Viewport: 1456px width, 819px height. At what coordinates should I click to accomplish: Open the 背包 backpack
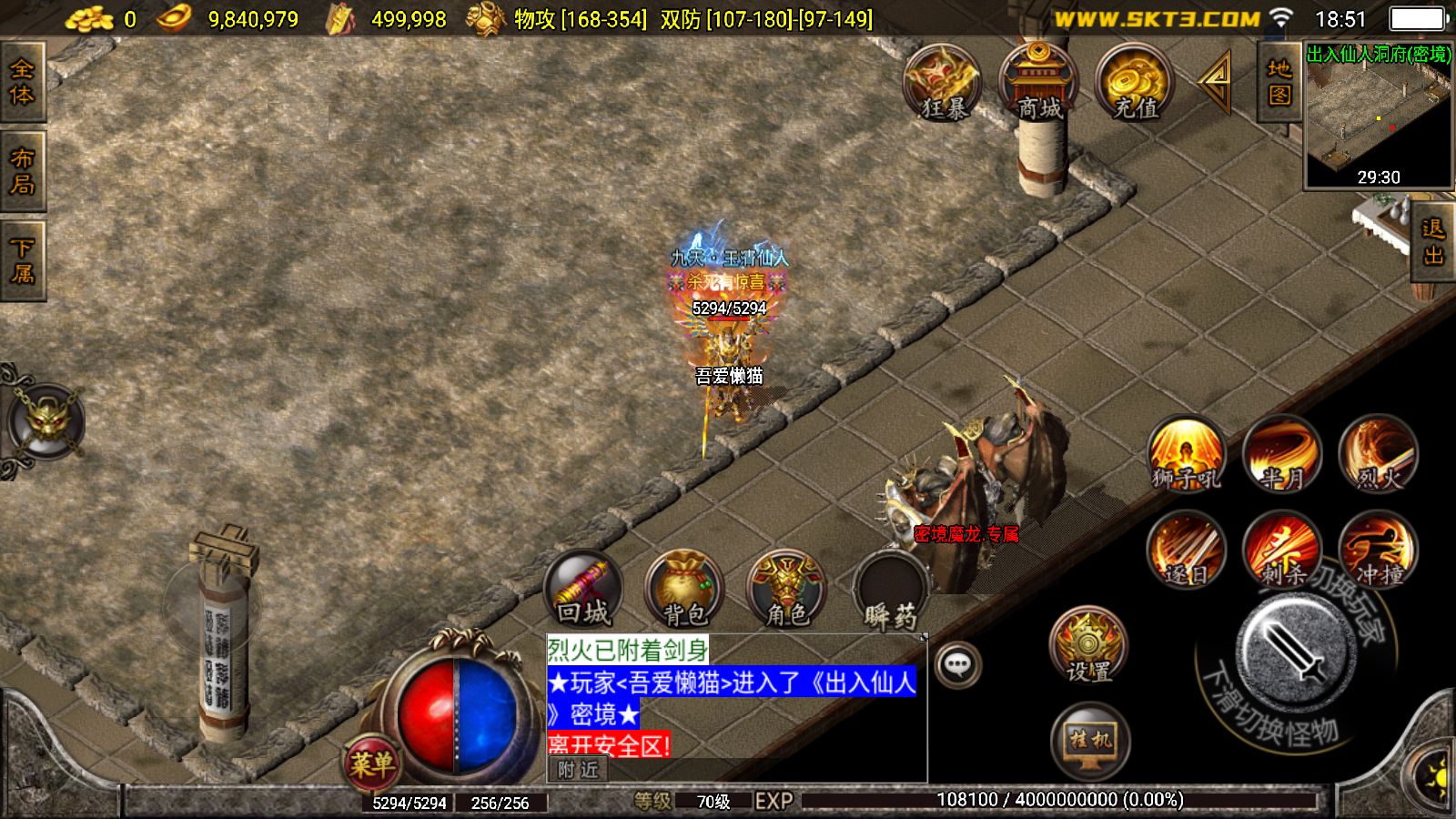[x=684, y=590]
